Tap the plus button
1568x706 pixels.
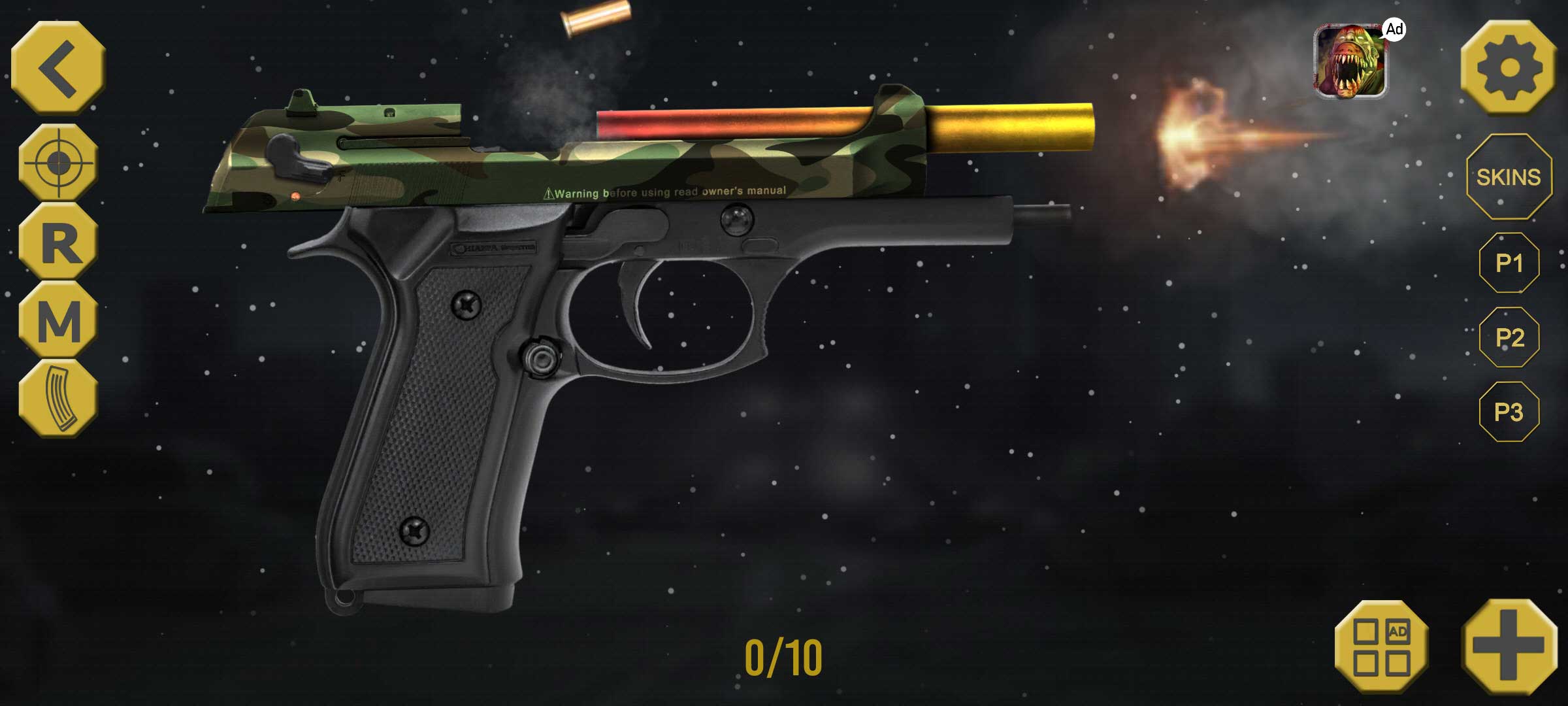pyautogui.click(x=1509, y=646)
